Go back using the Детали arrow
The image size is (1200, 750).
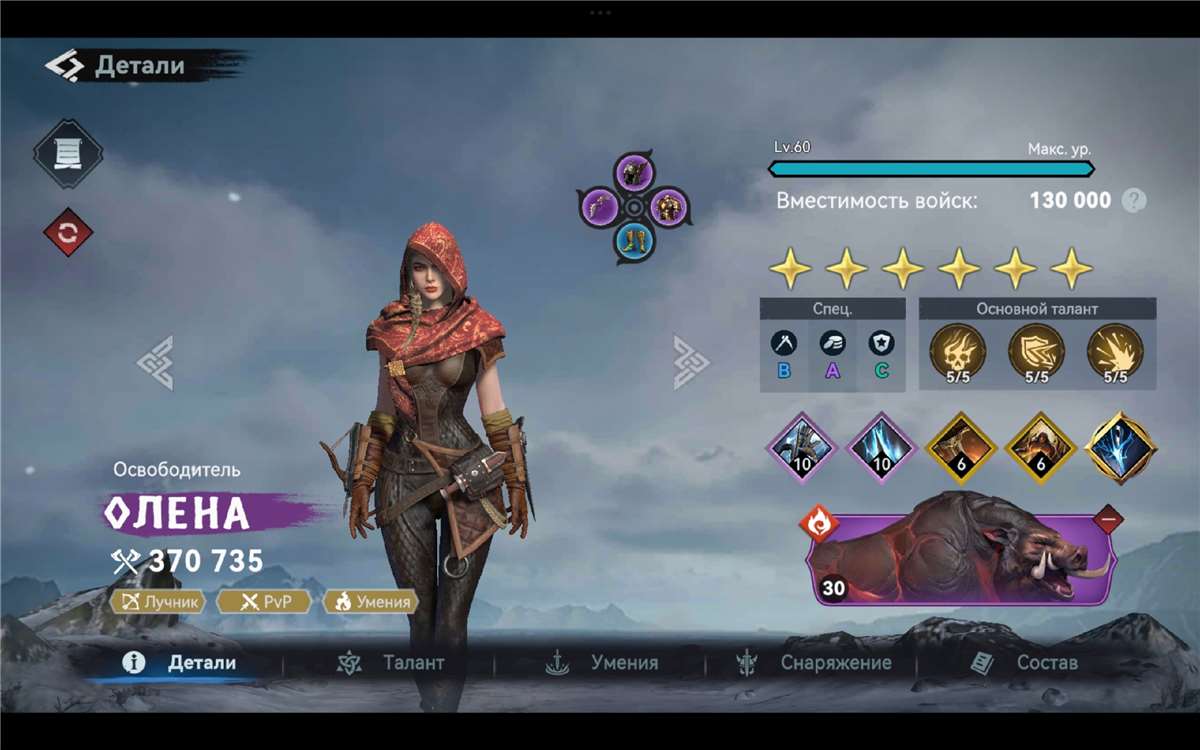tap(63, 66)
